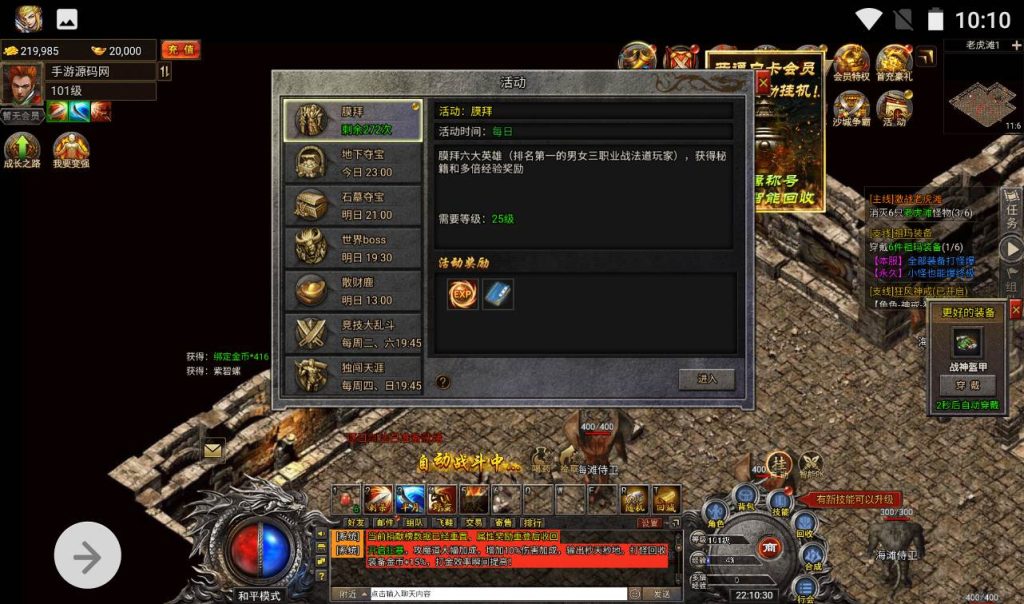Select the 地下夺宝 activity entry
This screenshot has width=1024, height=604.
click(353, 162)
